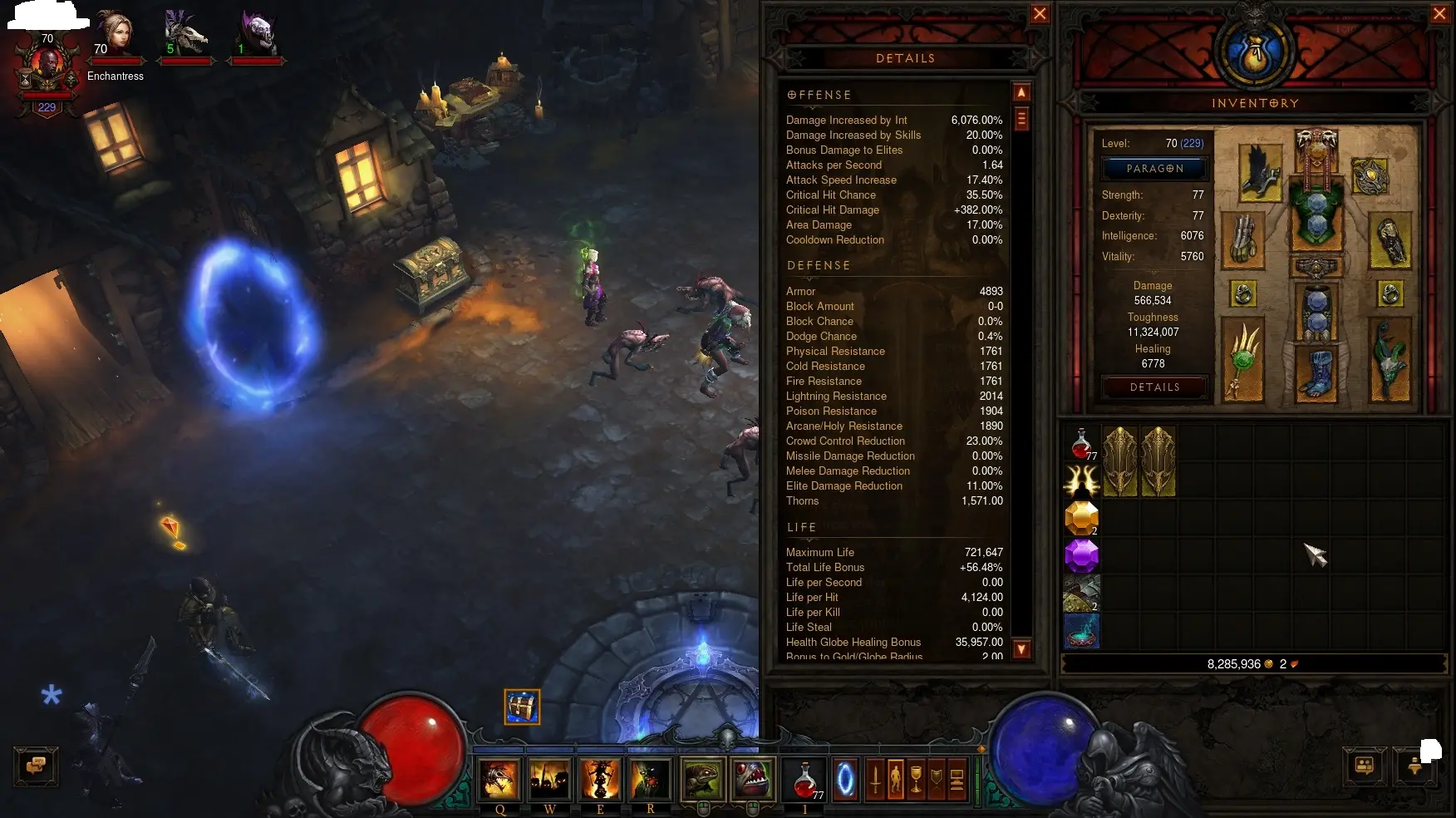Select the equipped boots slot

[x=1316, y=373]
